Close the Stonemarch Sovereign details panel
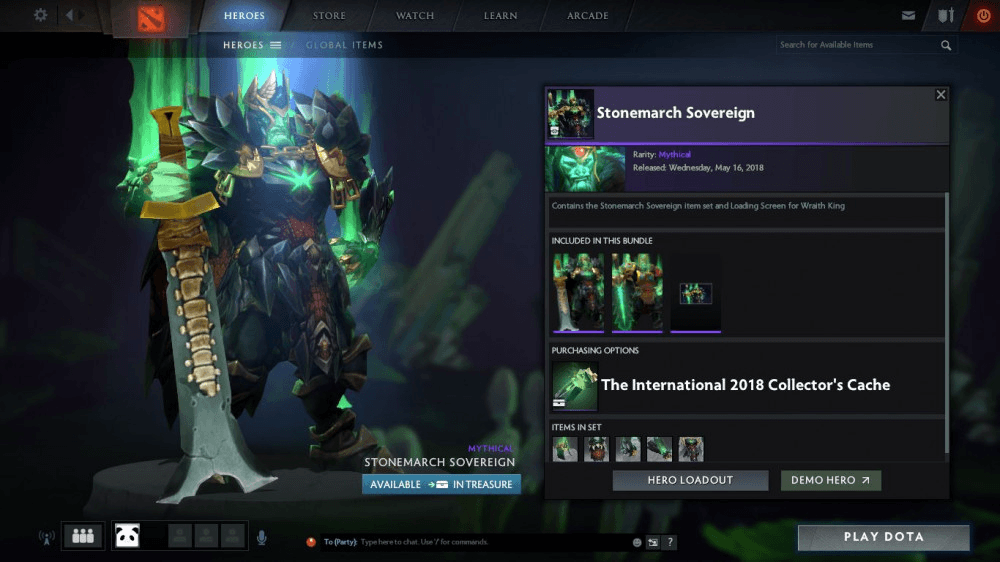 pos(940,95)
